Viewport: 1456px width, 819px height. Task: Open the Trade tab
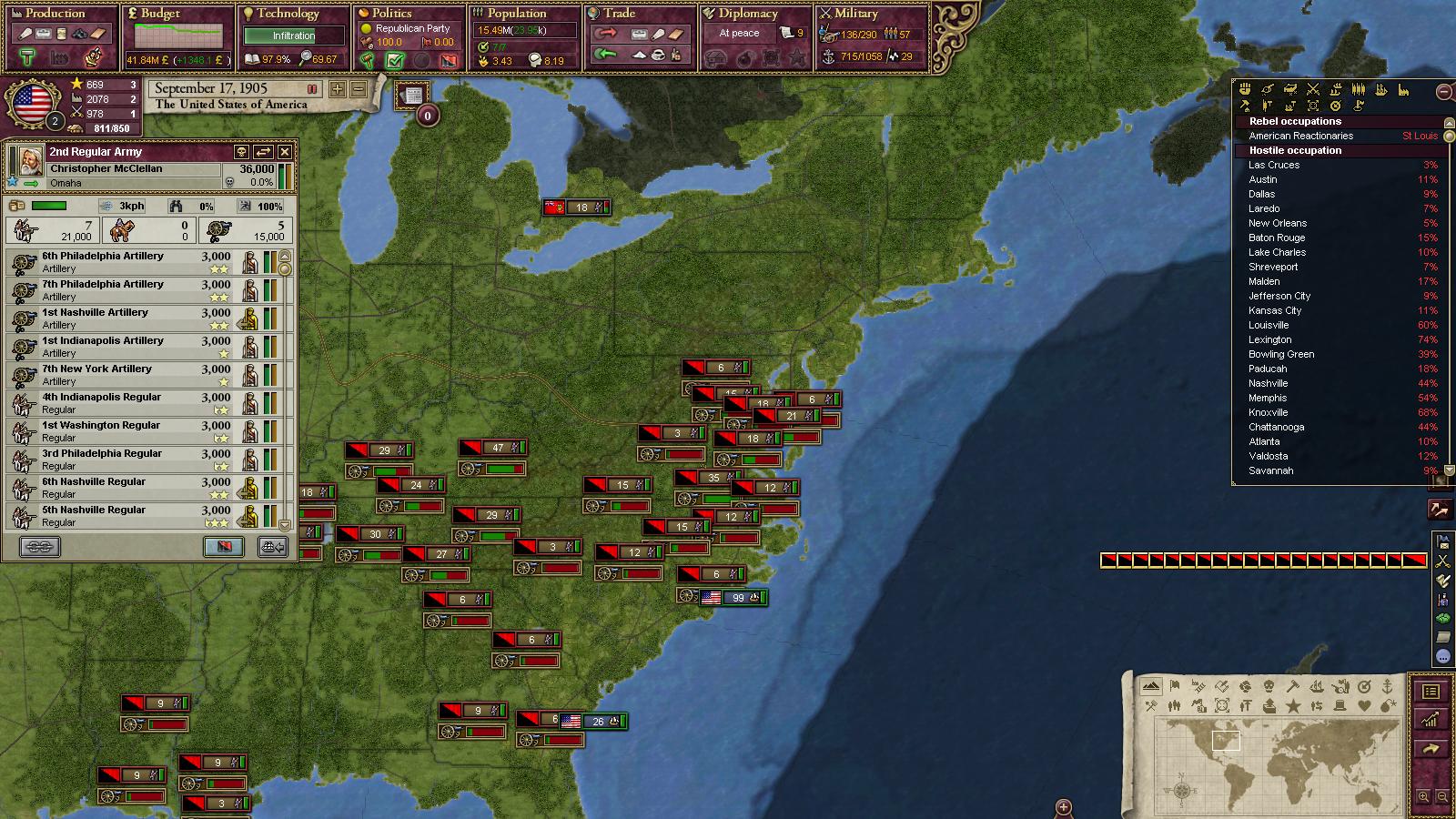[x=619, y=13]
